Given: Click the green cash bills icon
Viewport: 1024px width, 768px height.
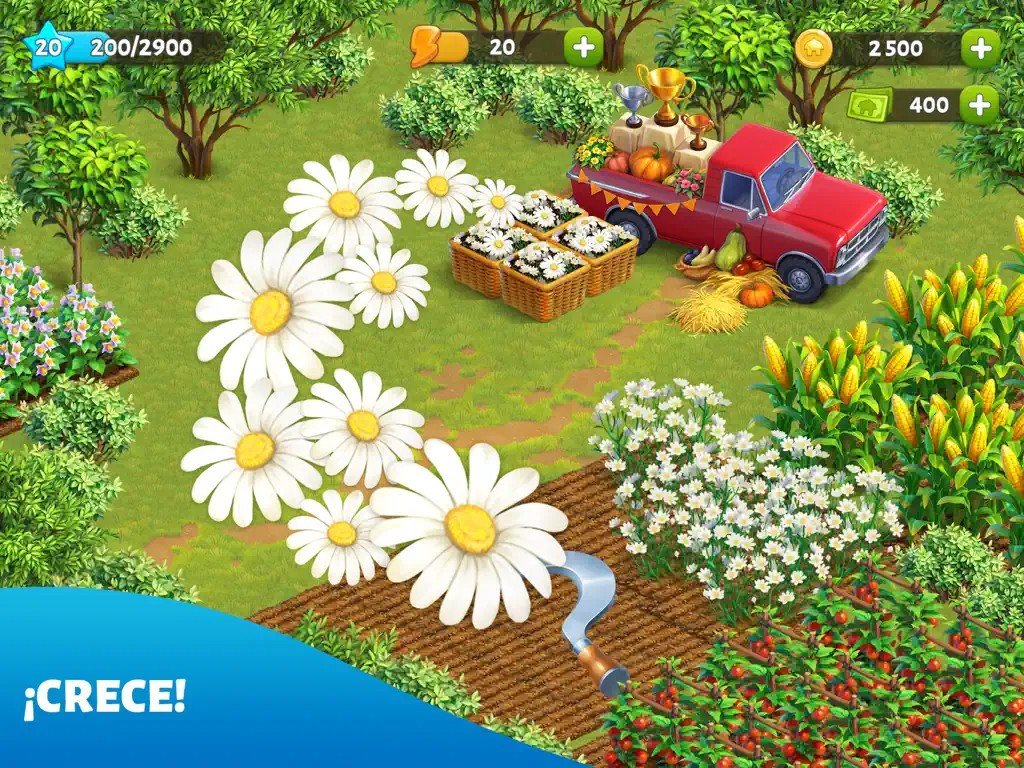Looking at the screenshot, I should point(870,104).
